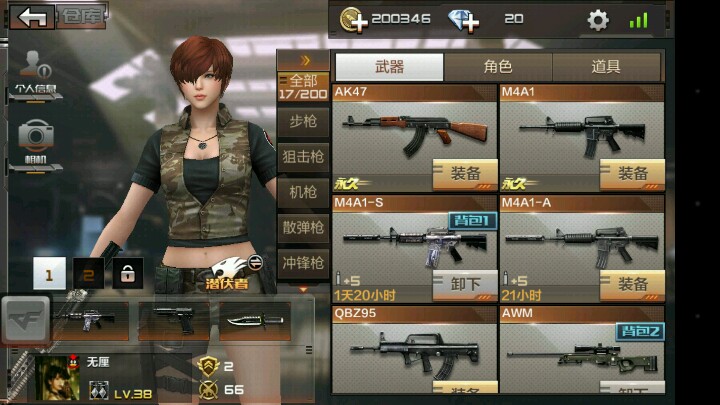The width and height of the screenshot is (720, 405).
Task: Show the 散弹枪 shotgun category
Action: pos(302,227)
